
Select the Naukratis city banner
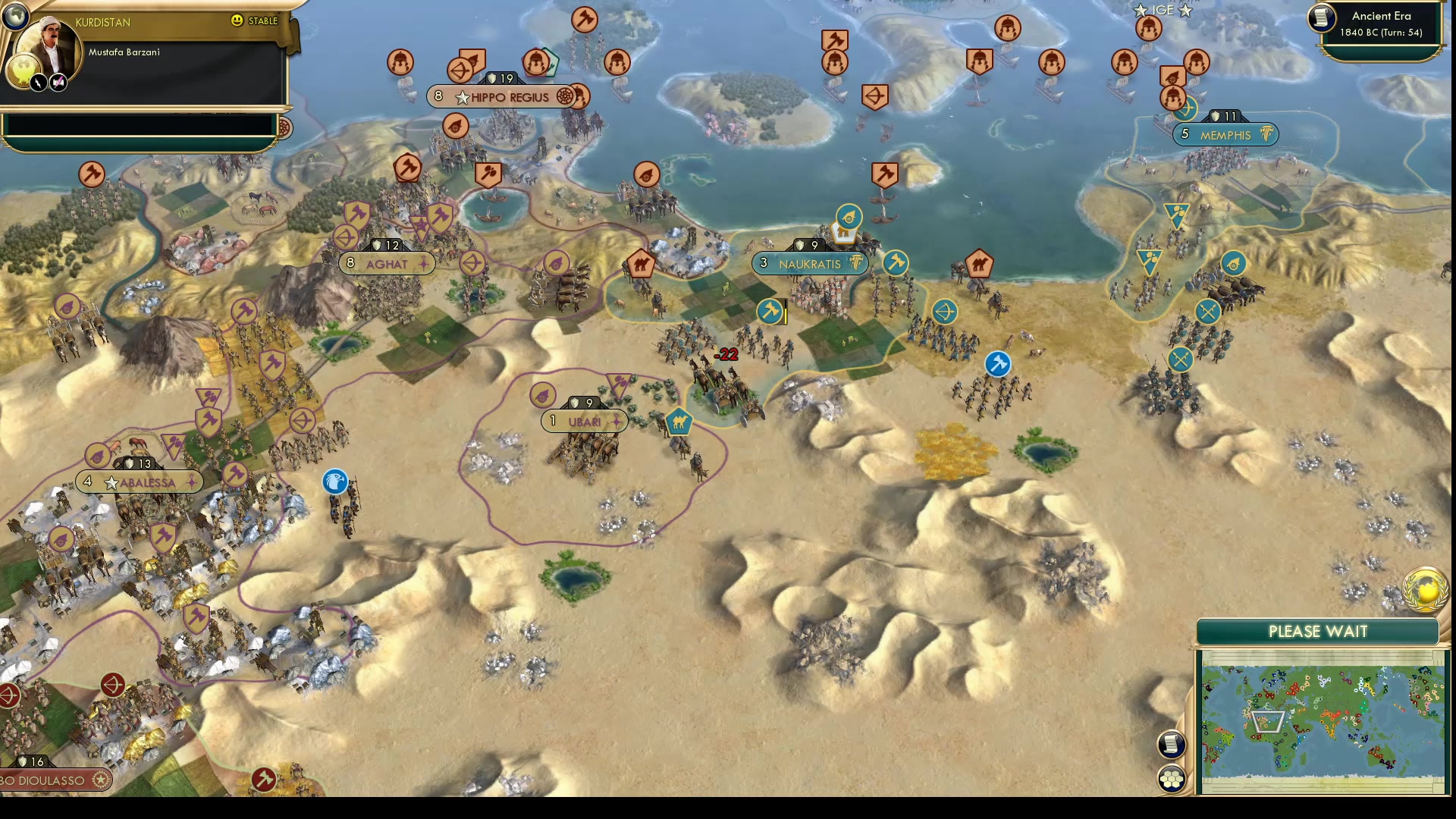pos(808,264)
